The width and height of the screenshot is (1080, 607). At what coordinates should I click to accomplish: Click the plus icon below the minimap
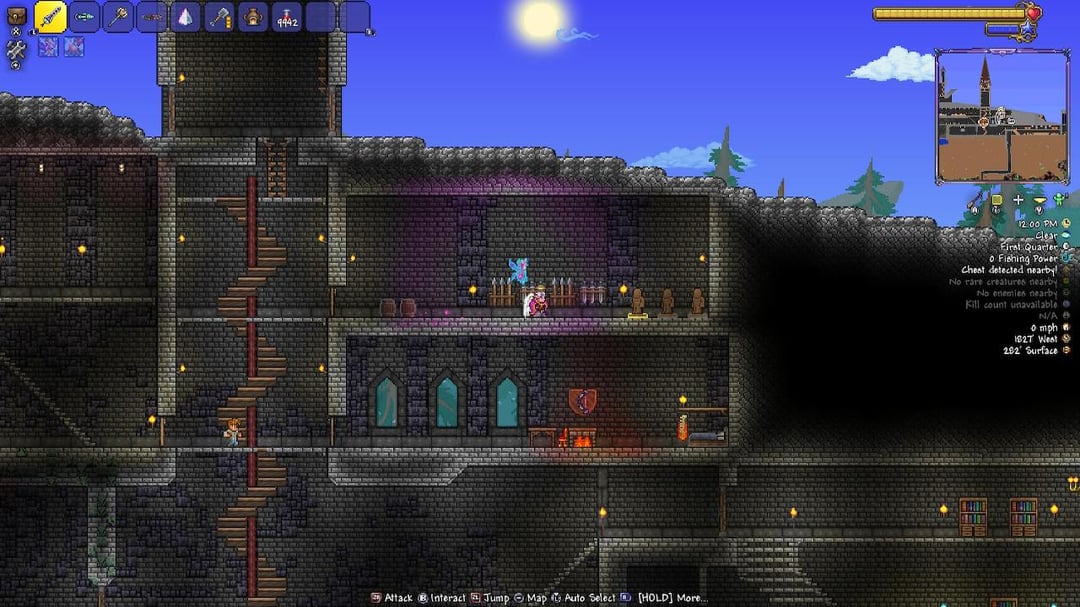tap(1018, 200)
